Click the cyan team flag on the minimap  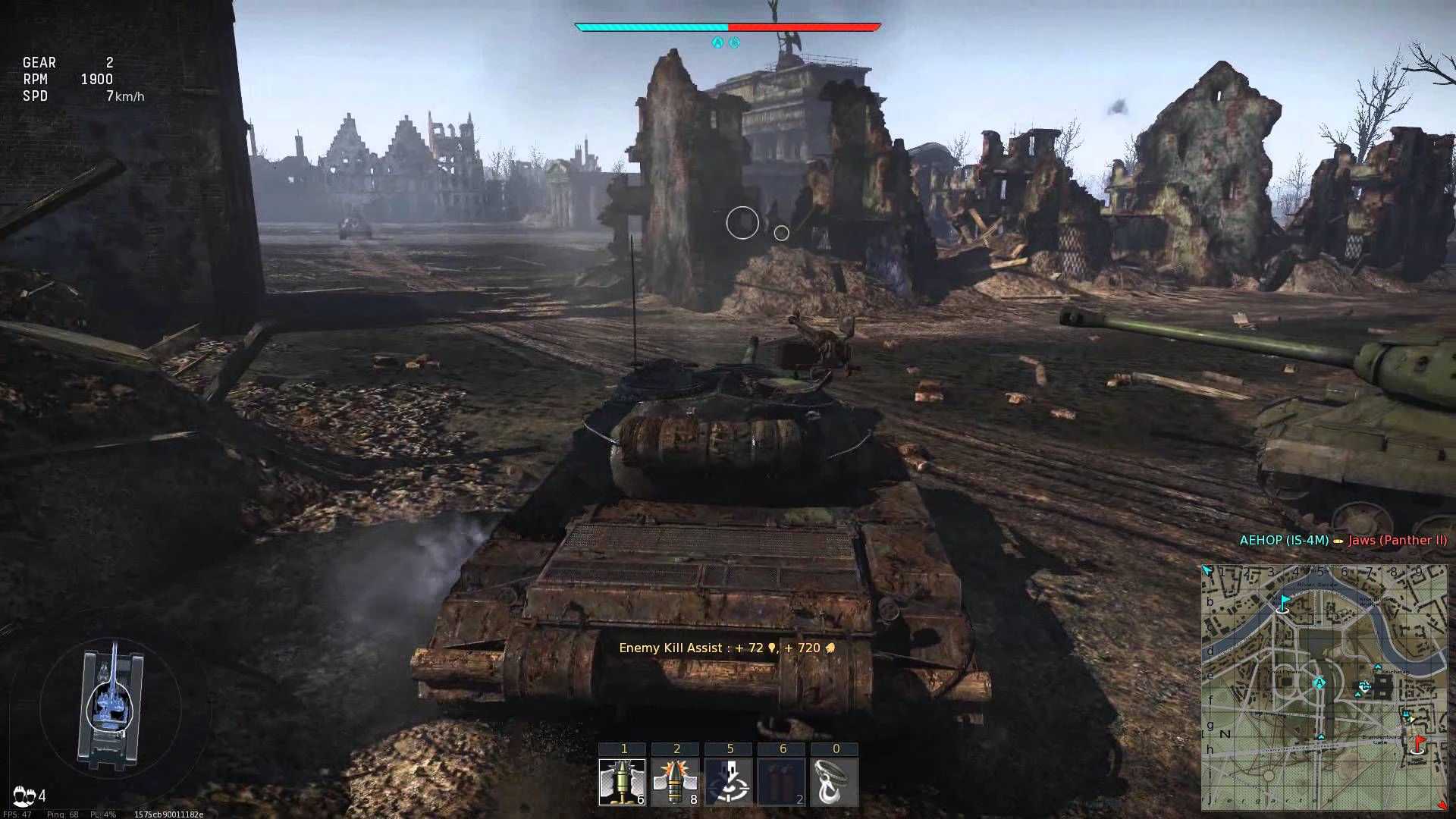coord(1284,603)
